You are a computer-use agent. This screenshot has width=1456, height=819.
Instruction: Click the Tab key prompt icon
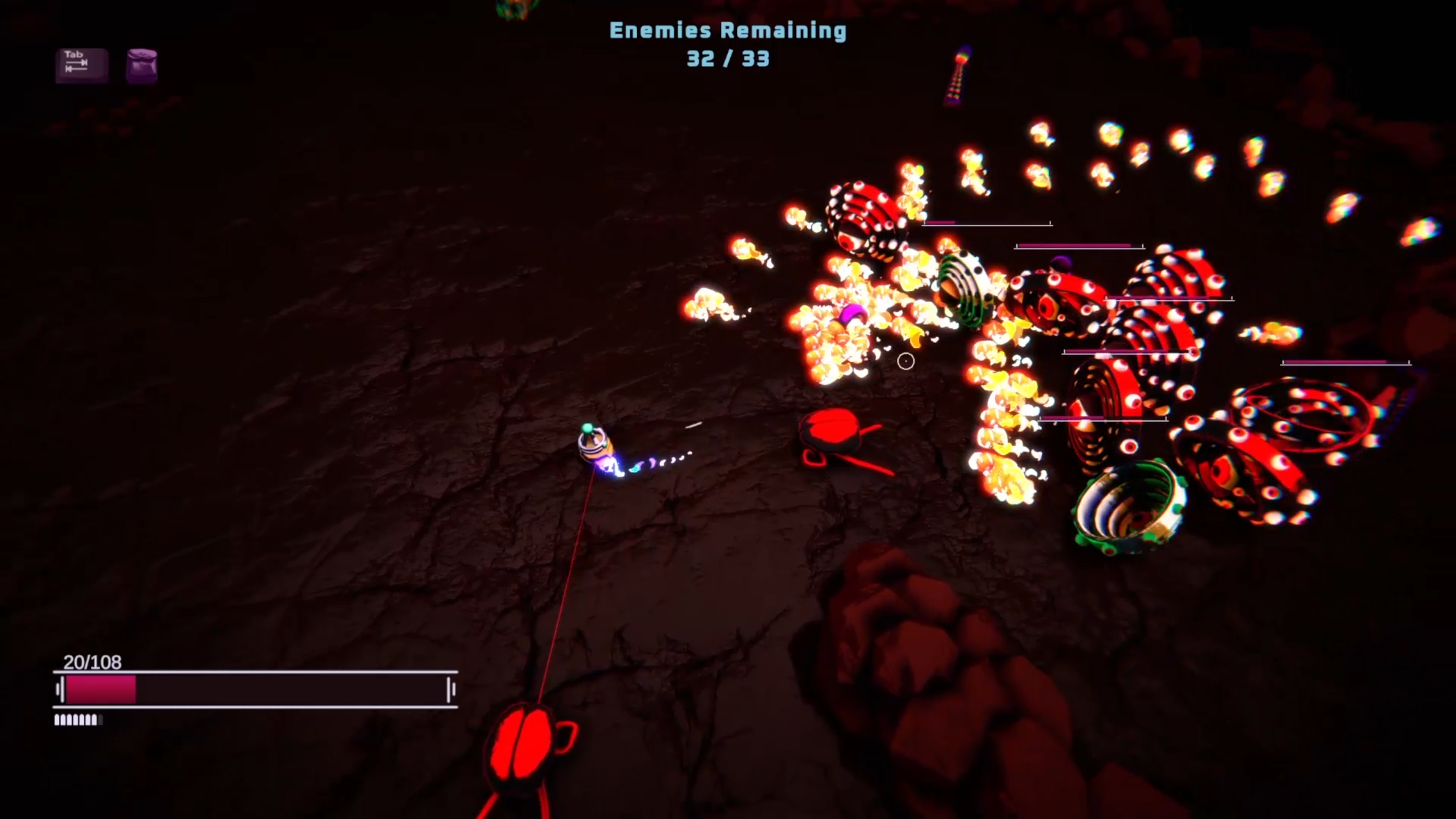[80, 63]
